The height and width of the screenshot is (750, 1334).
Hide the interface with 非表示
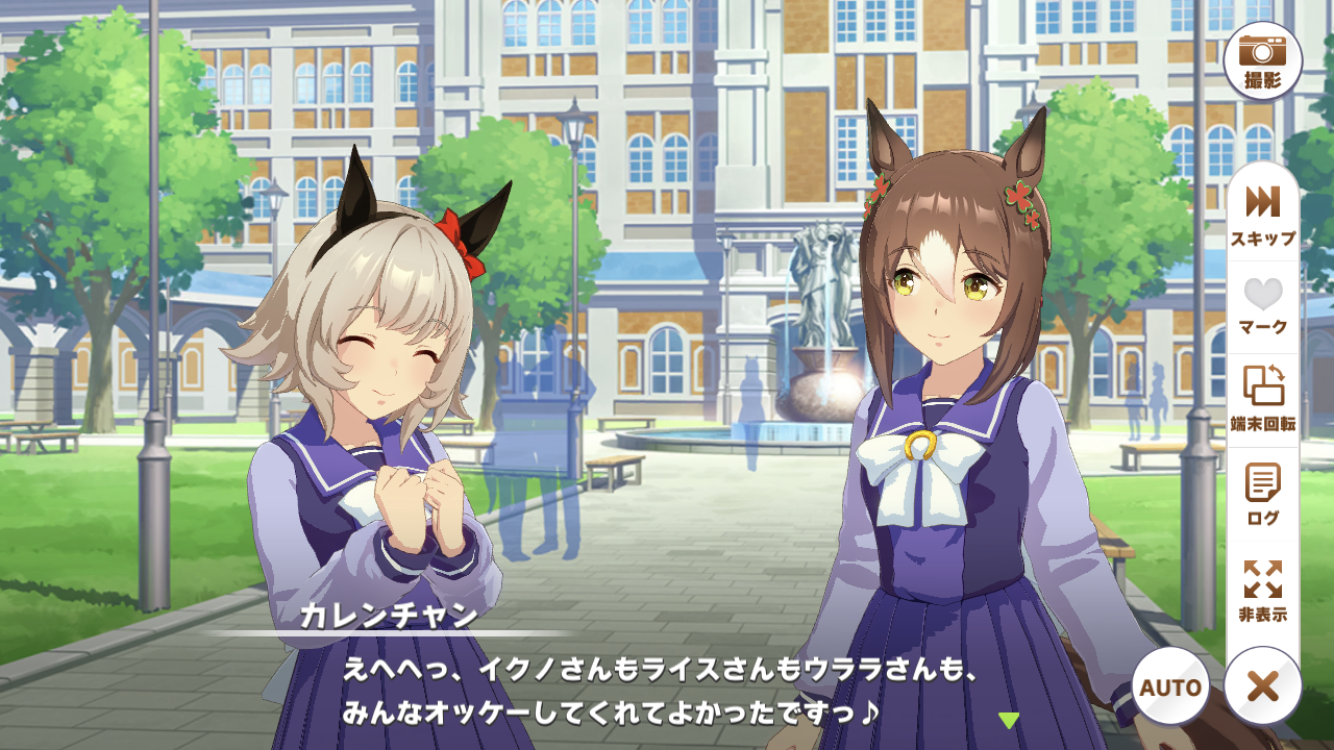coord(1263,589)
